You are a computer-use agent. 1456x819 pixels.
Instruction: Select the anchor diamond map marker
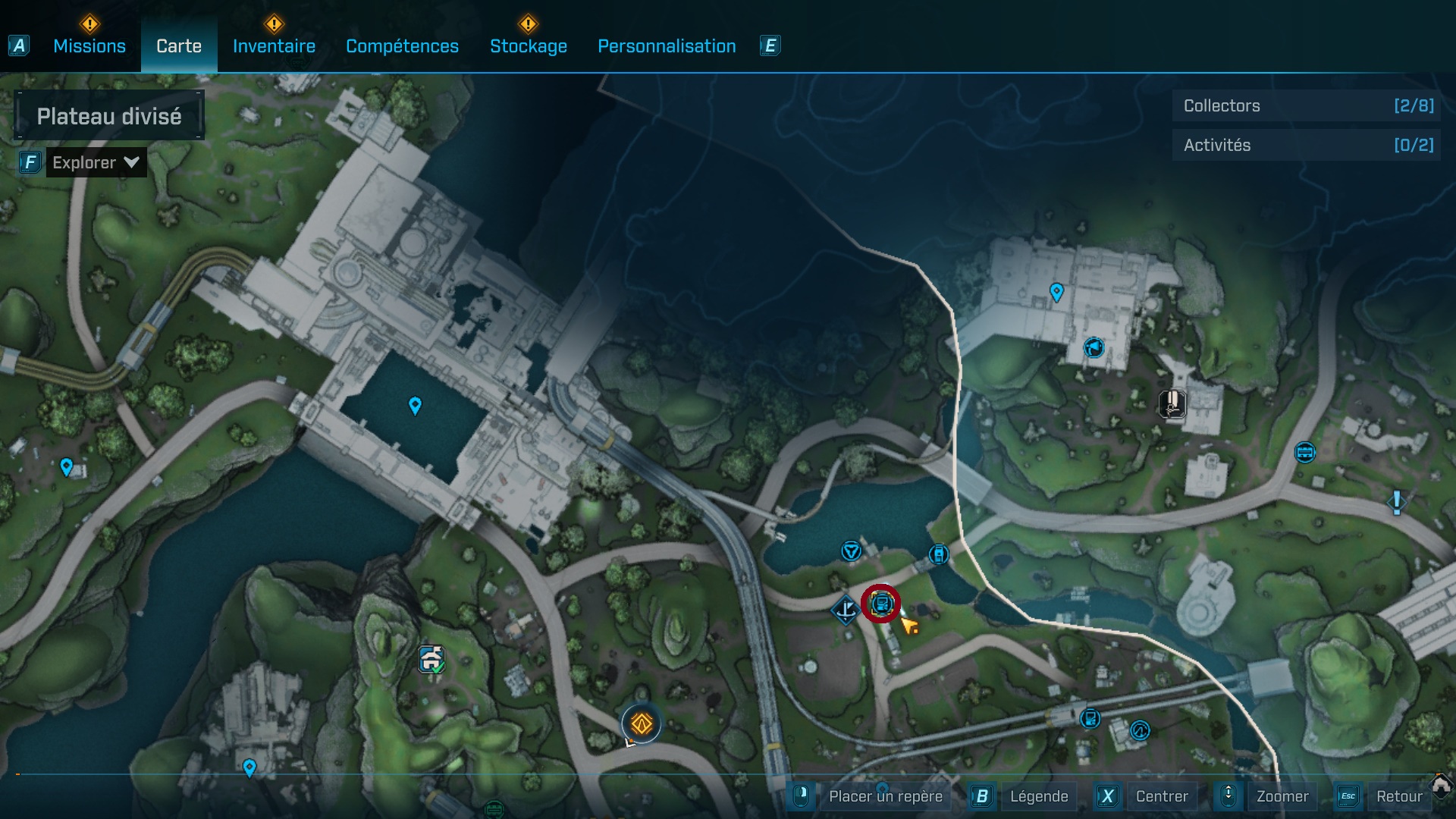coord(845,609)
